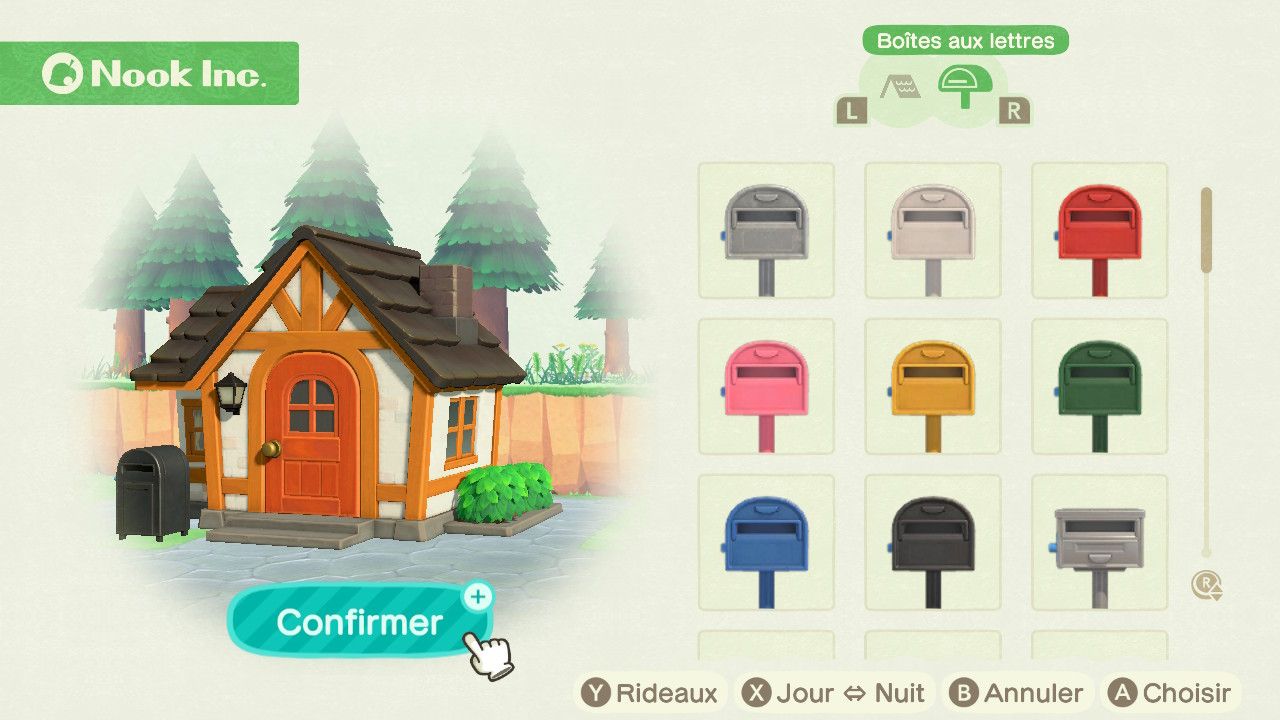Click Choisir to choose selected mailbox
1280x720 pixels.
[x=1170, y=693]
